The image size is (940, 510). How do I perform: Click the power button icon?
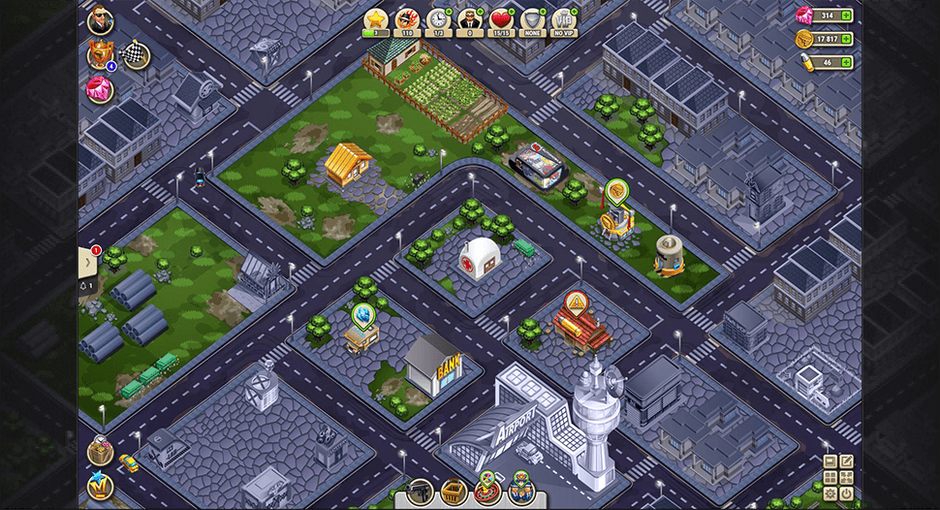click(847, 493)
